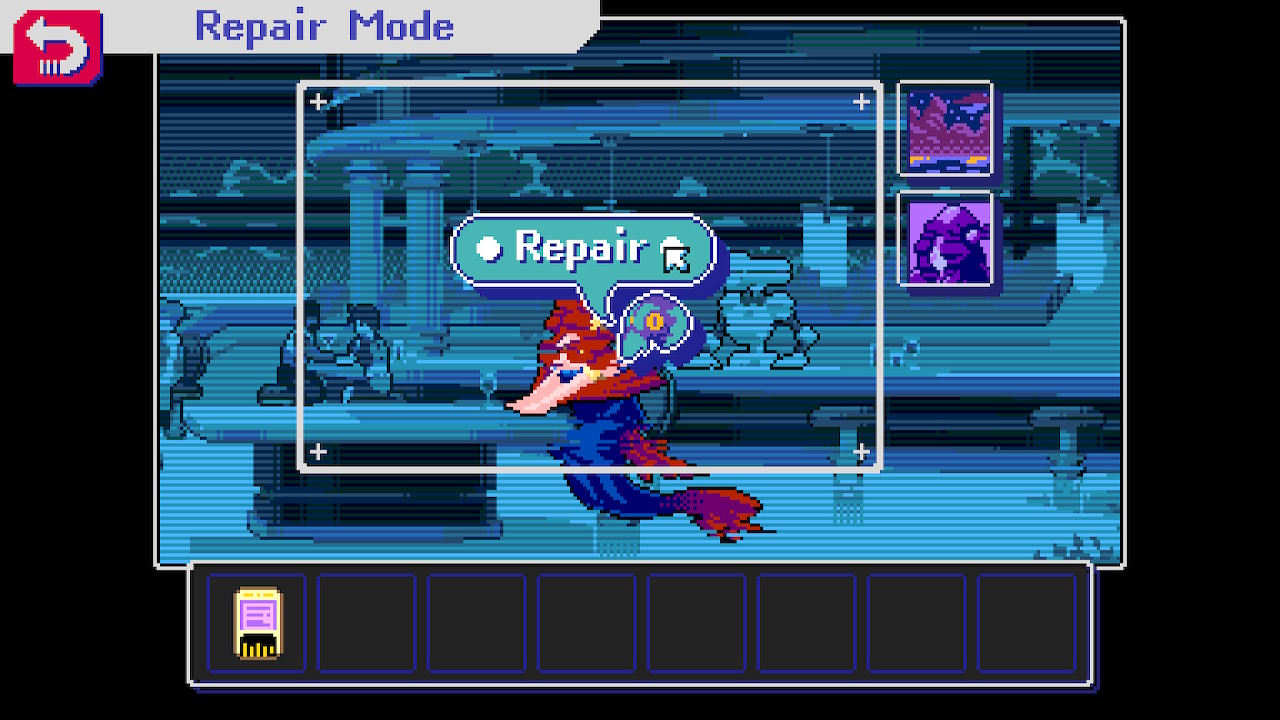Click the top-left plus handle of the selection frame

click(316, 100)
